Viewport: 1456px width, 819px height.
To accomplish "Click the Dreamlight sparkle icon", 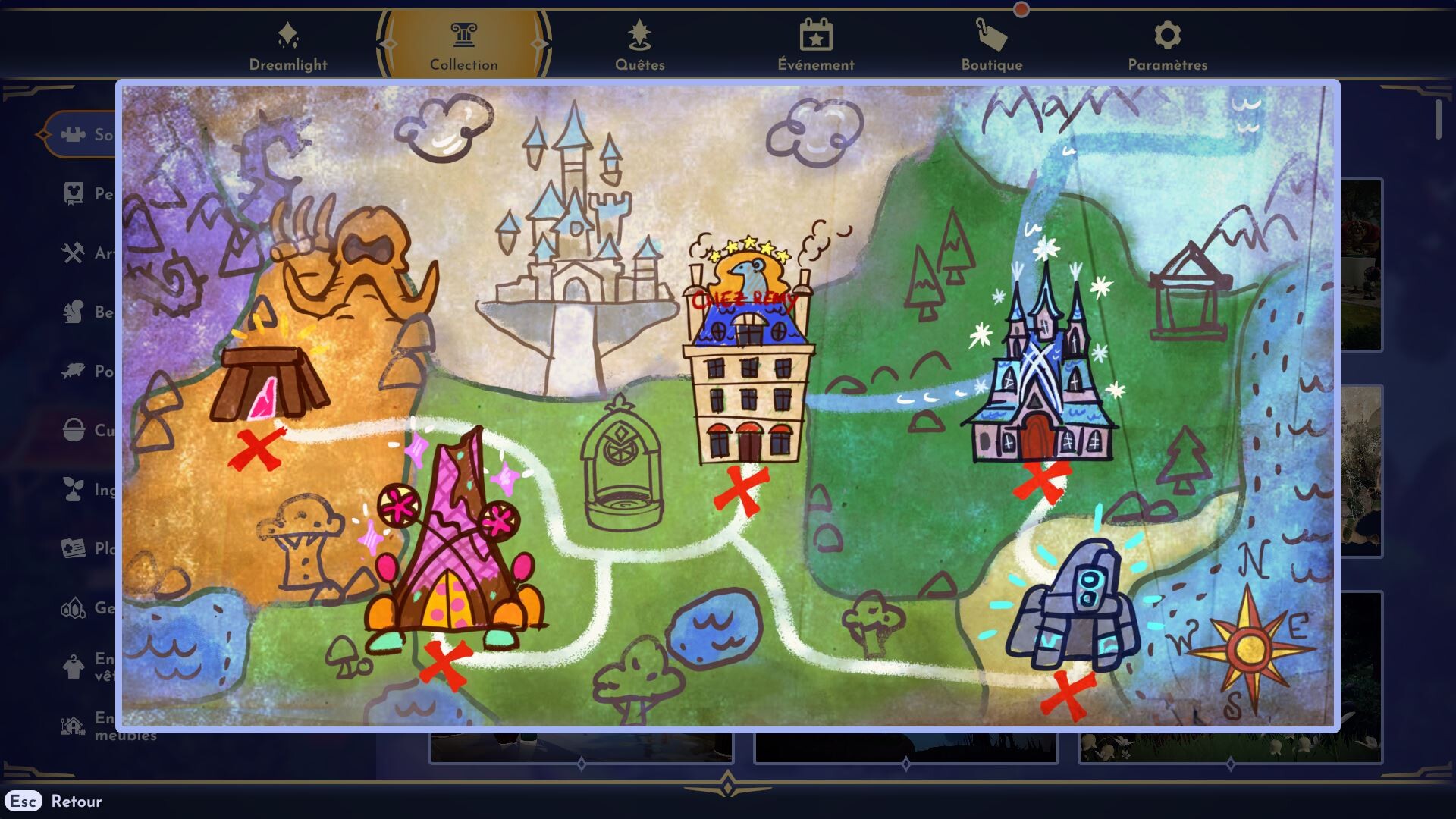I will [x=289, y=34].
